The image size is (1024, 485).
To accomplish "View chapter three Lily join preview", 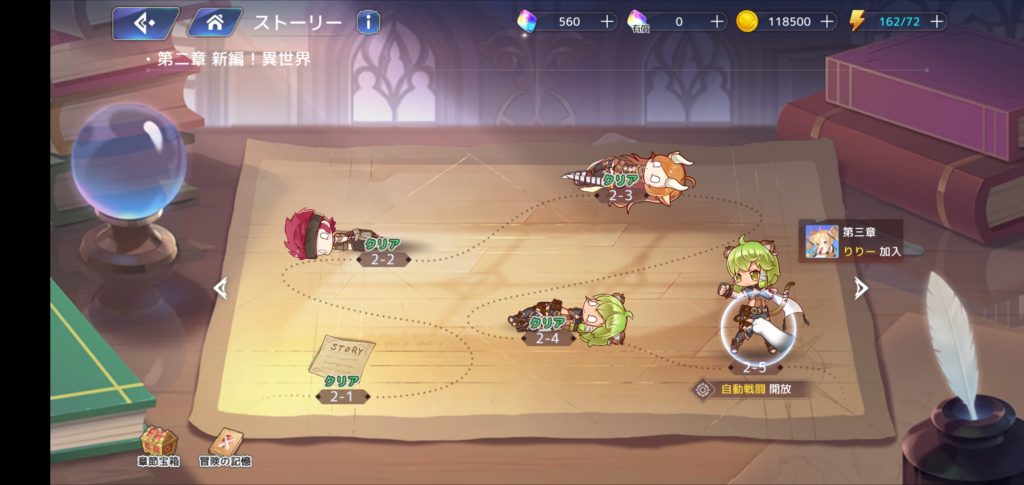I will (850, 241).
